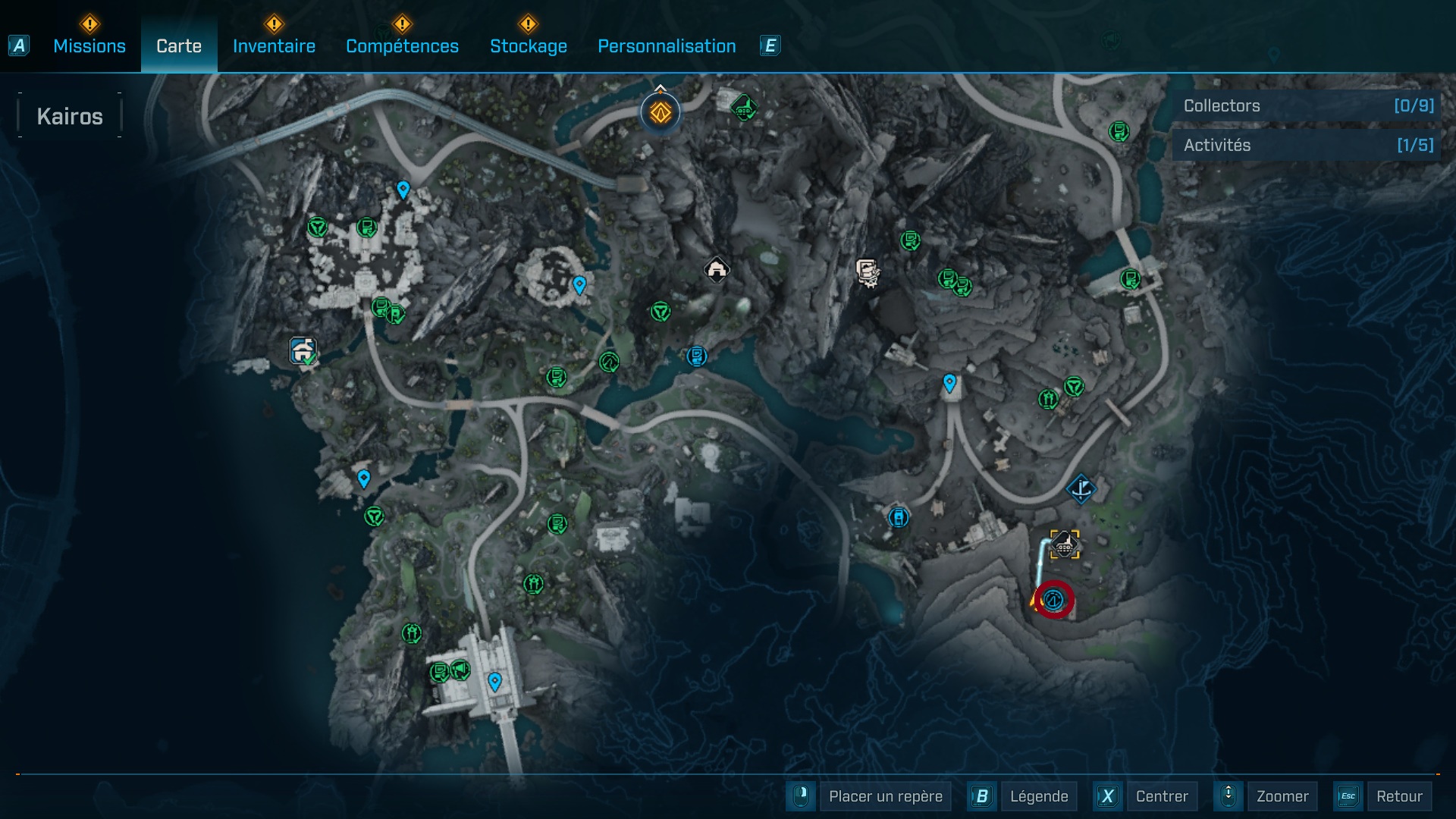Click Retour to leave the map
The height and width of the screenshot is (819, 1456).
[1398, 796]
